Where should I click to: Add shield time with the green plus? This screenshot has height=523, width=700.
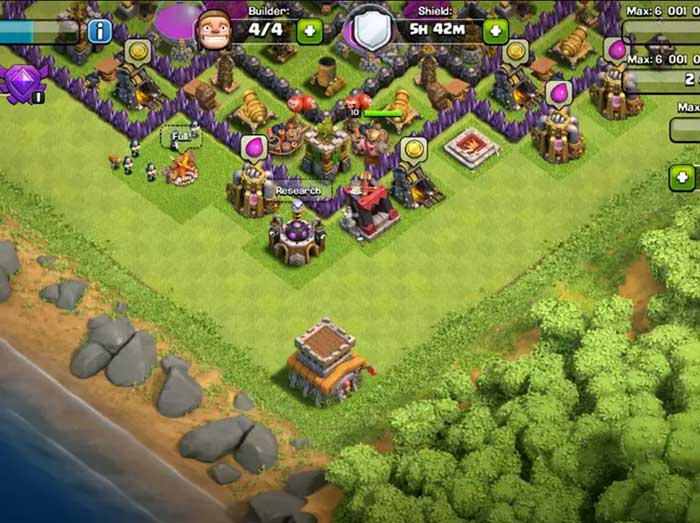495,31
